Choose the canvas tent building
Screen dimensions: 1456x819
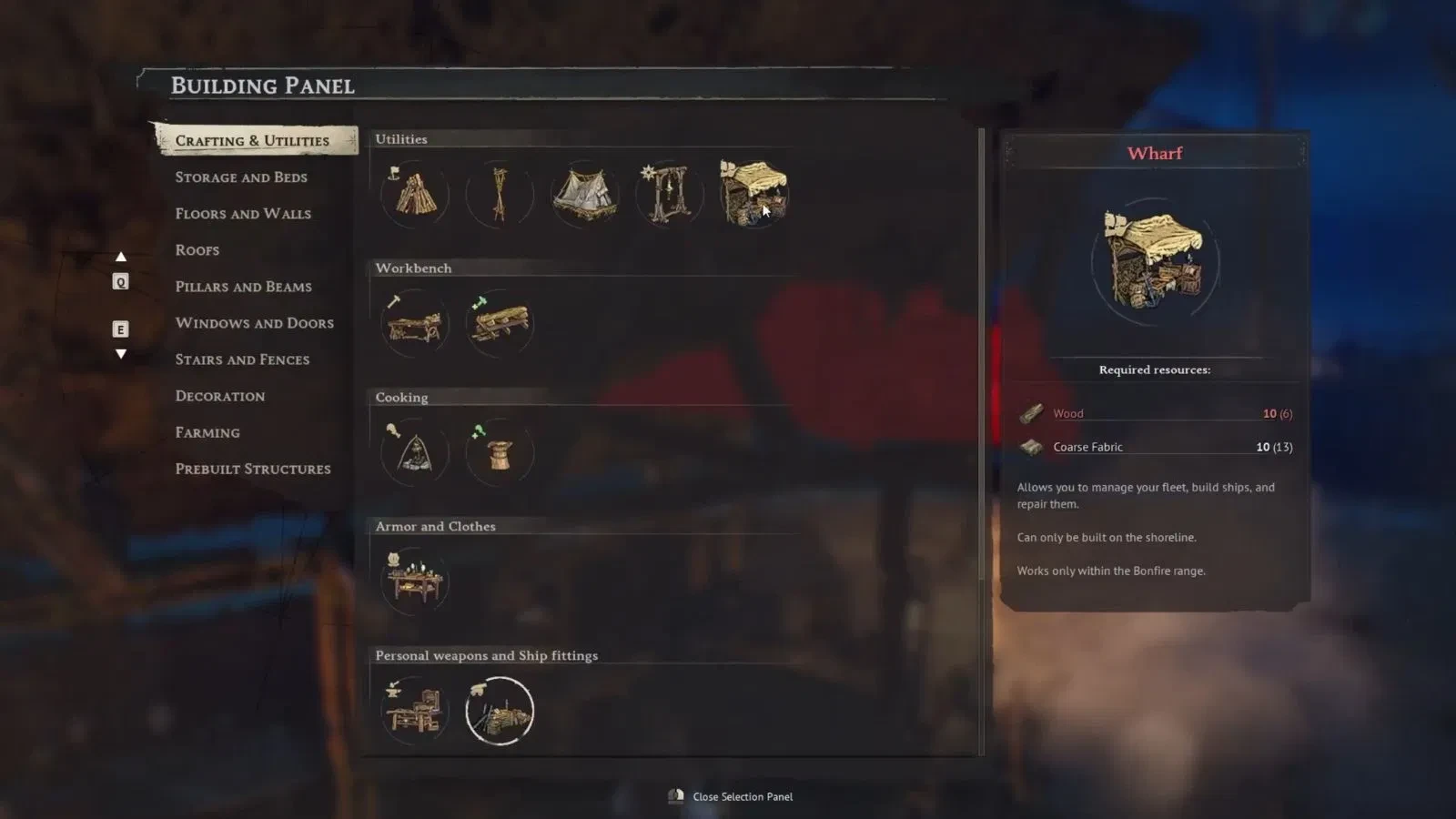[x=584, y=194]
